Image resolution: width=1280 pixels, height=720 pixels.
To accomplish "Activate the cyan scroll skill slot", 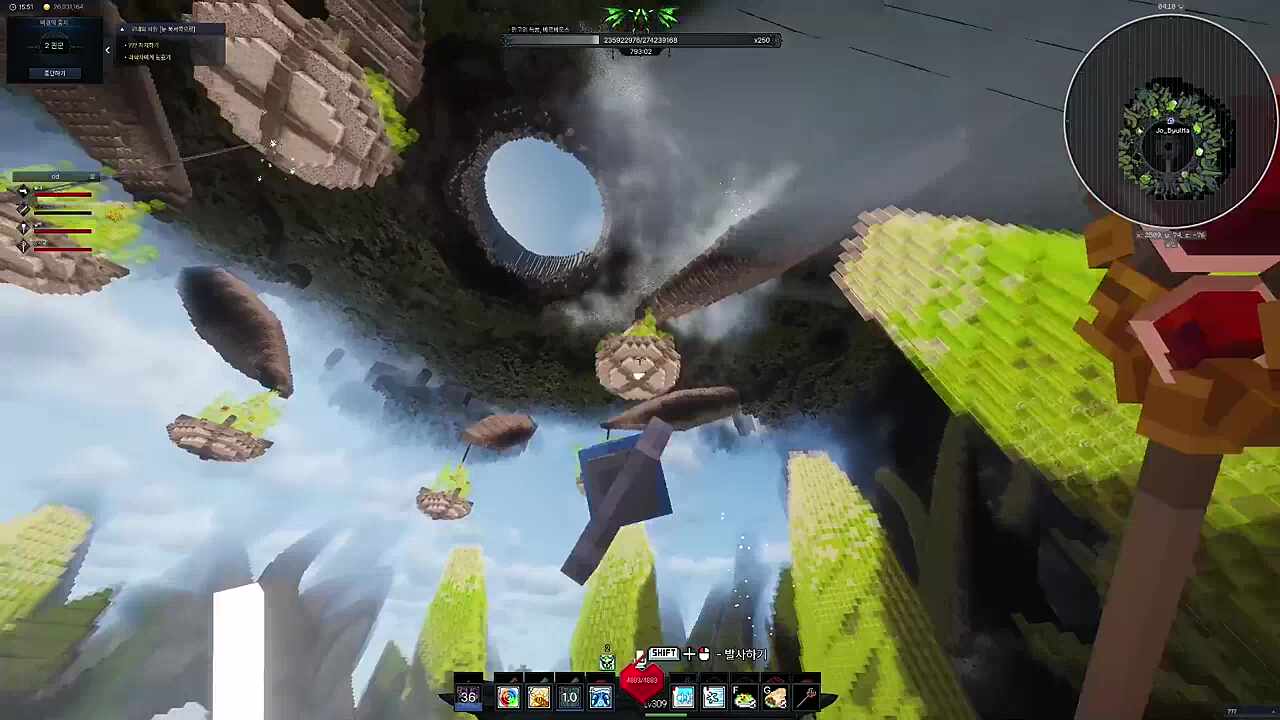I will tap(683, 697).
